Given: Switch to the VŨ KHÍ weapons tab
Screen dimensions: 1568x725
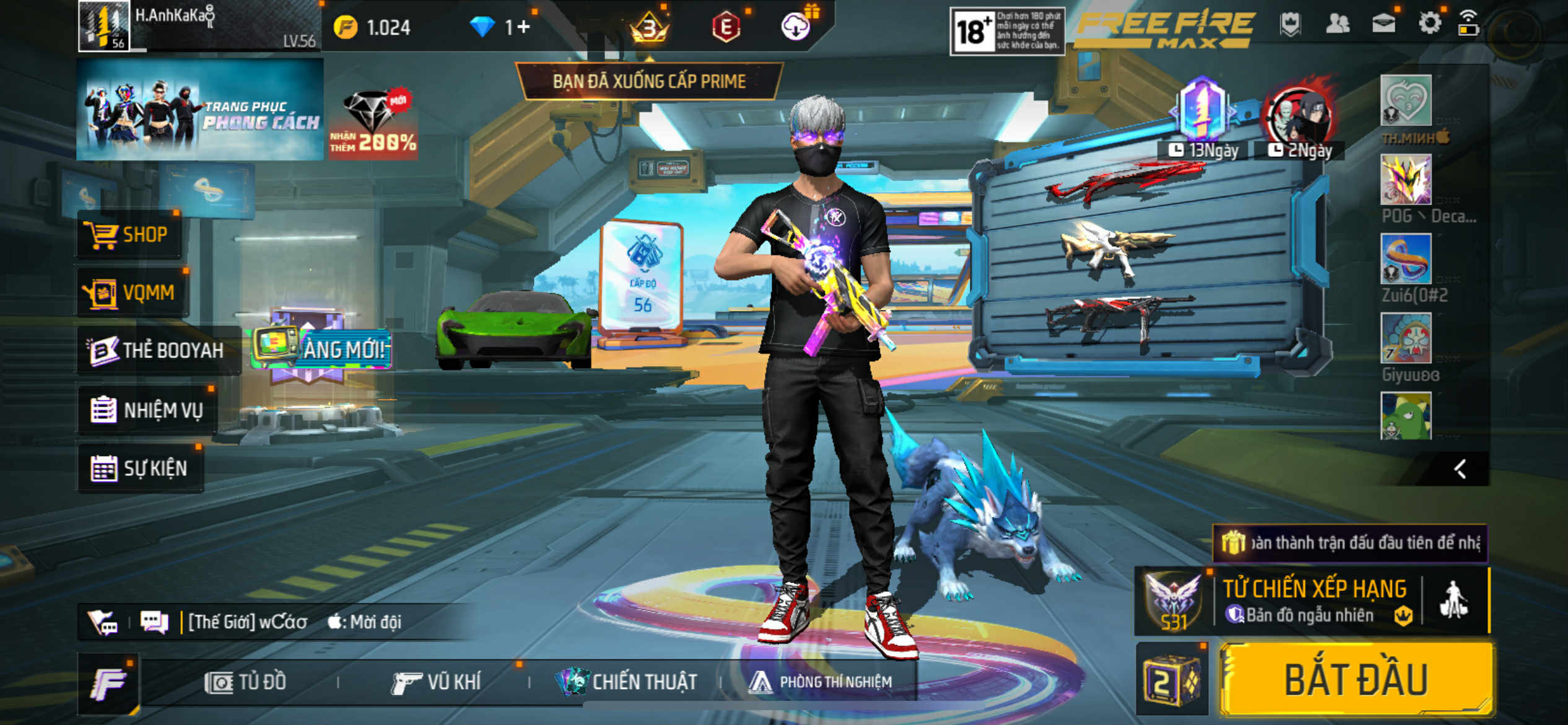Looking at the screenshot, I should [x=437, y=682].
